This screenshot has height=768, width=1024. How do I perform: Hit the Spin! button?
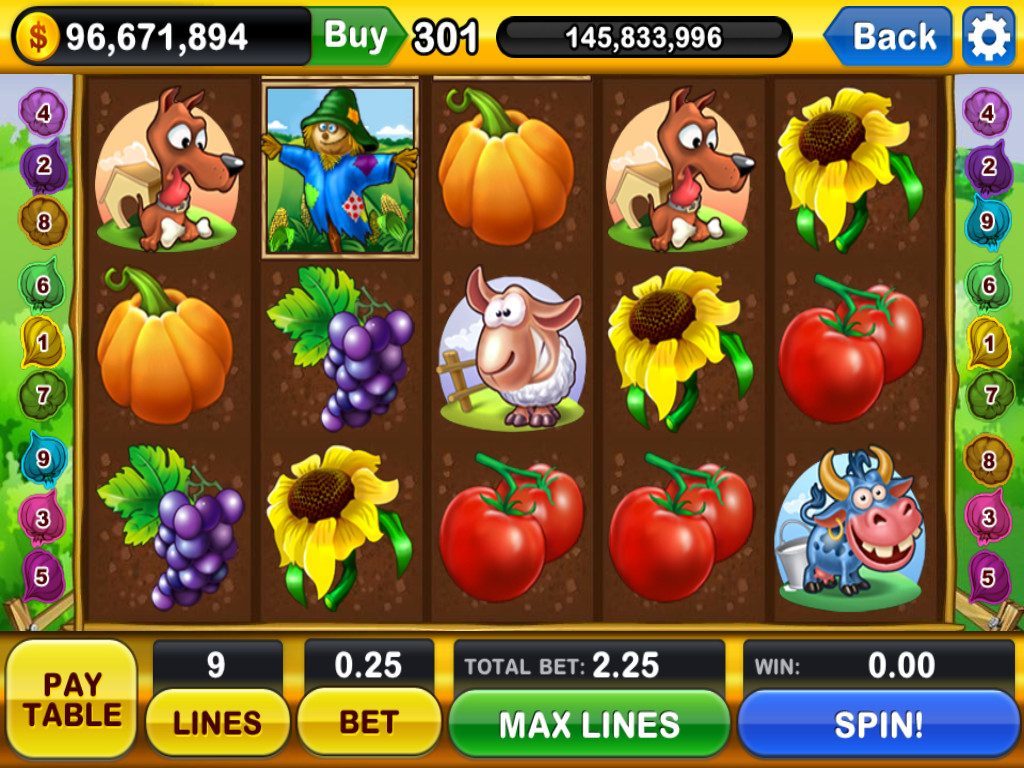(878, 723)
